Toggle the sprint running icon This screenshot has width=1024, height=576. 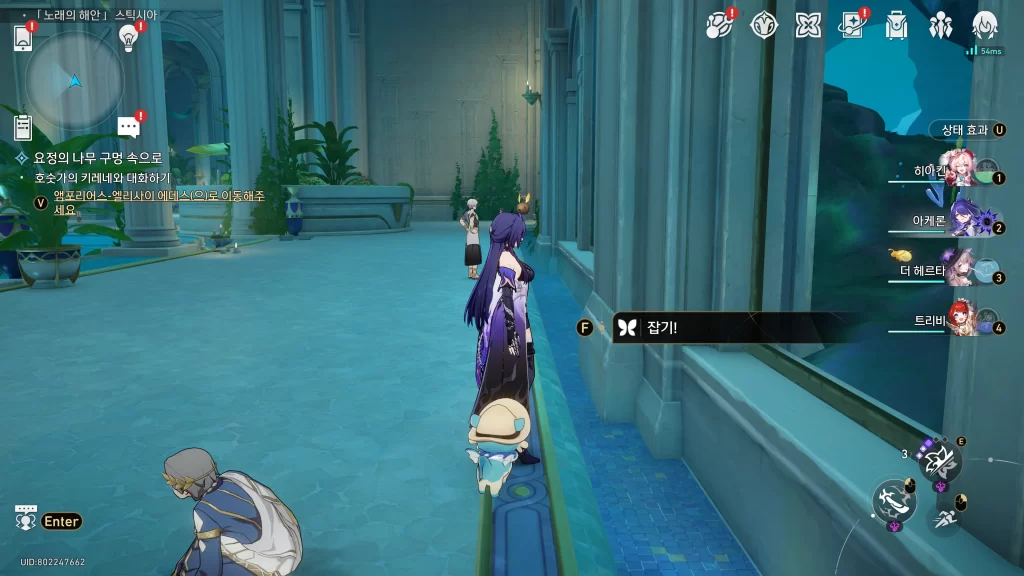pos(945,518)
